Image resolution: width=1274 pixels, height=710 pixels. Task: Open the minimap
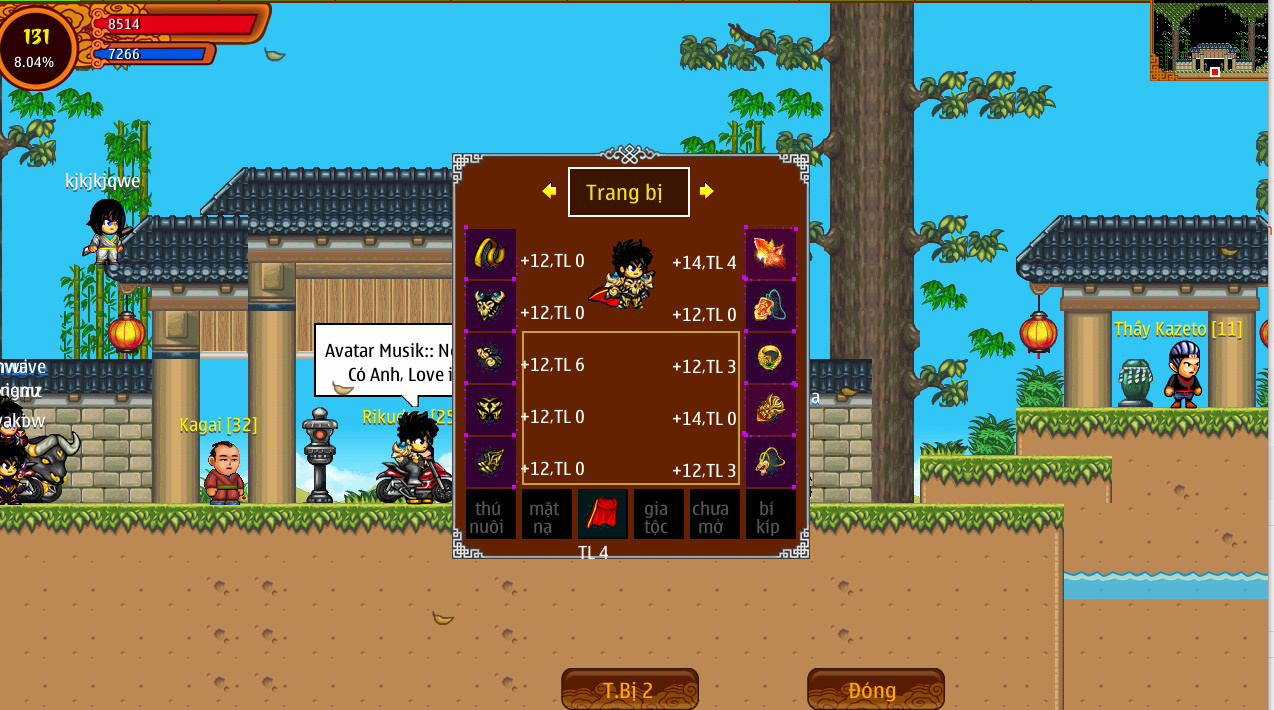(1211, 41)
